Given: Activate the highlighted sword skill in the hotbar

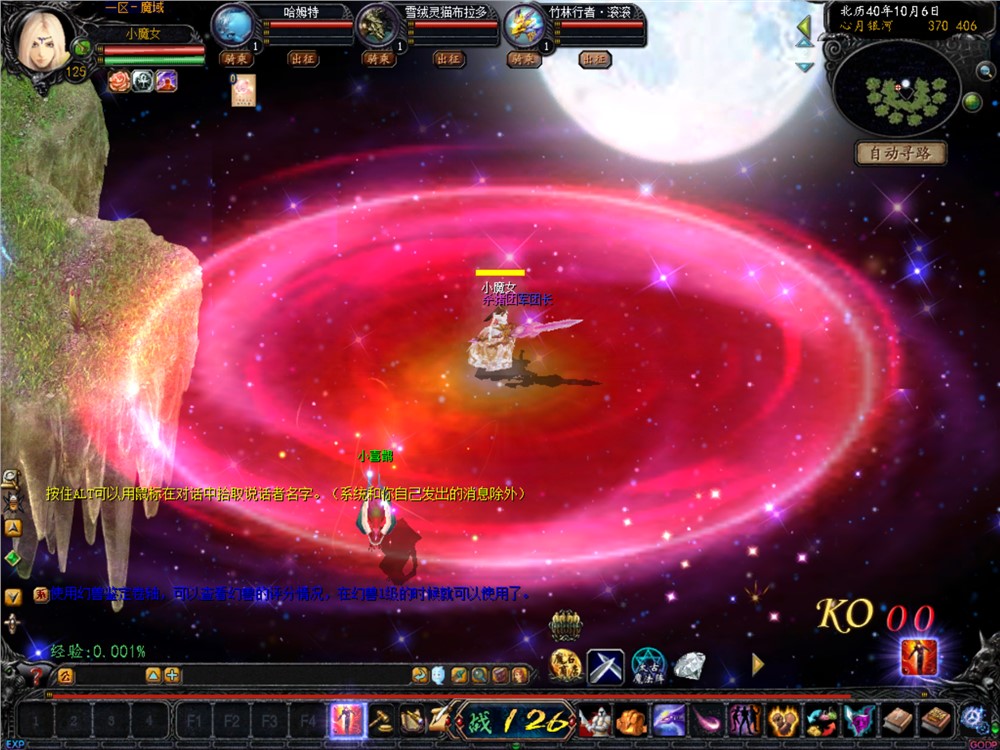Looking at the screenshot, I should tap(347, 720).
